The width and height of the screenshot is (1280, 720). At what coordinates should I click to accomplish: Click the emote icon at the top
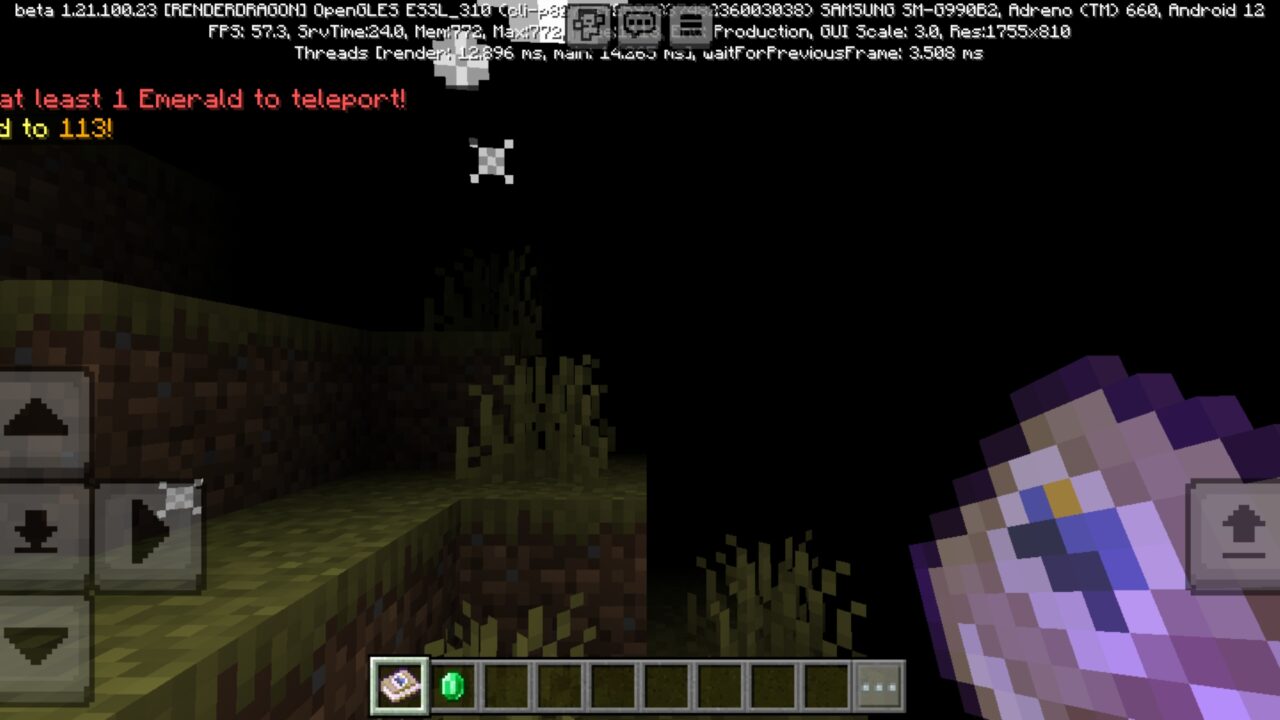(588, 26)
